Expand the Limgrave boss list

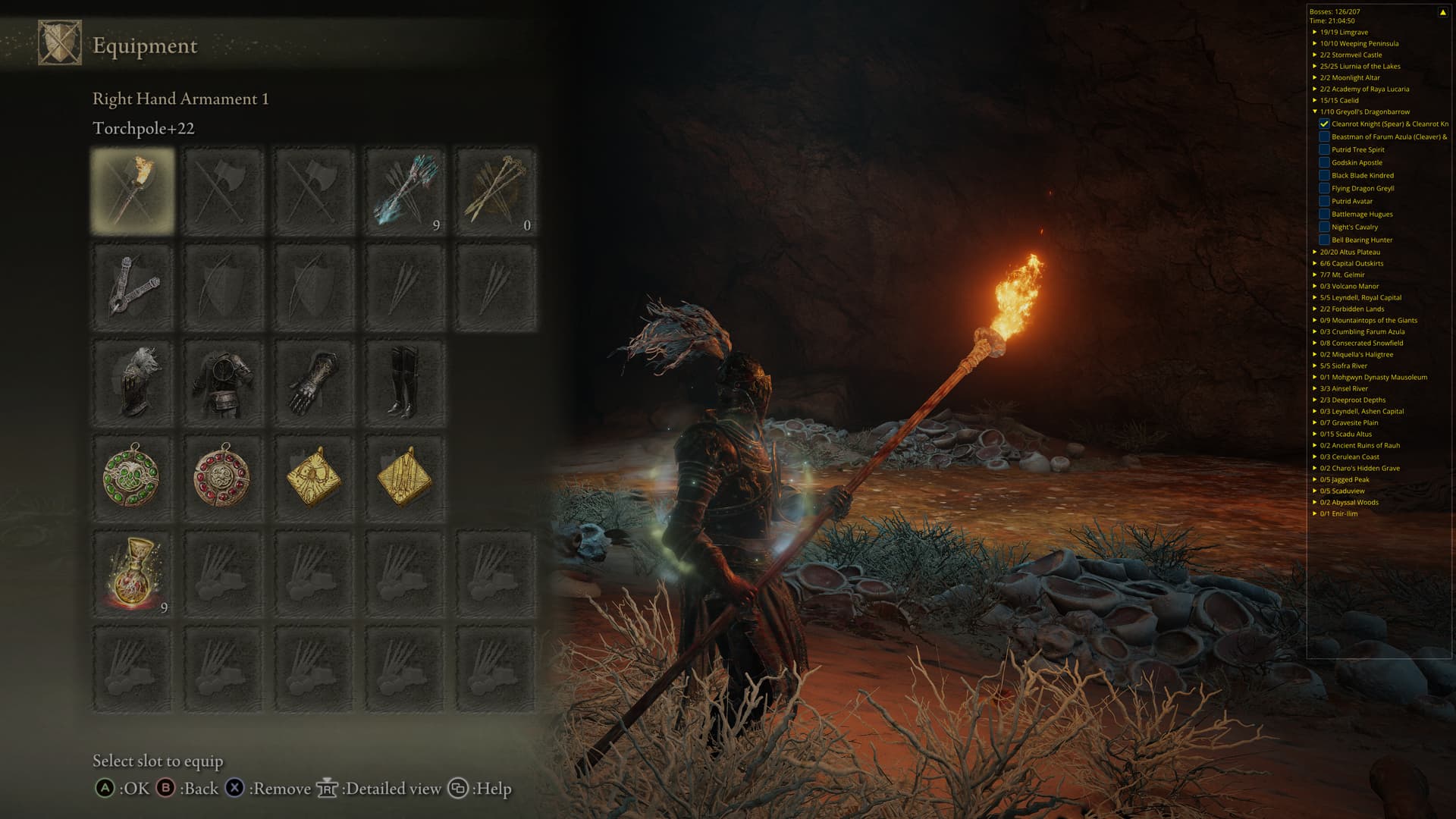tap(1315, 32)
